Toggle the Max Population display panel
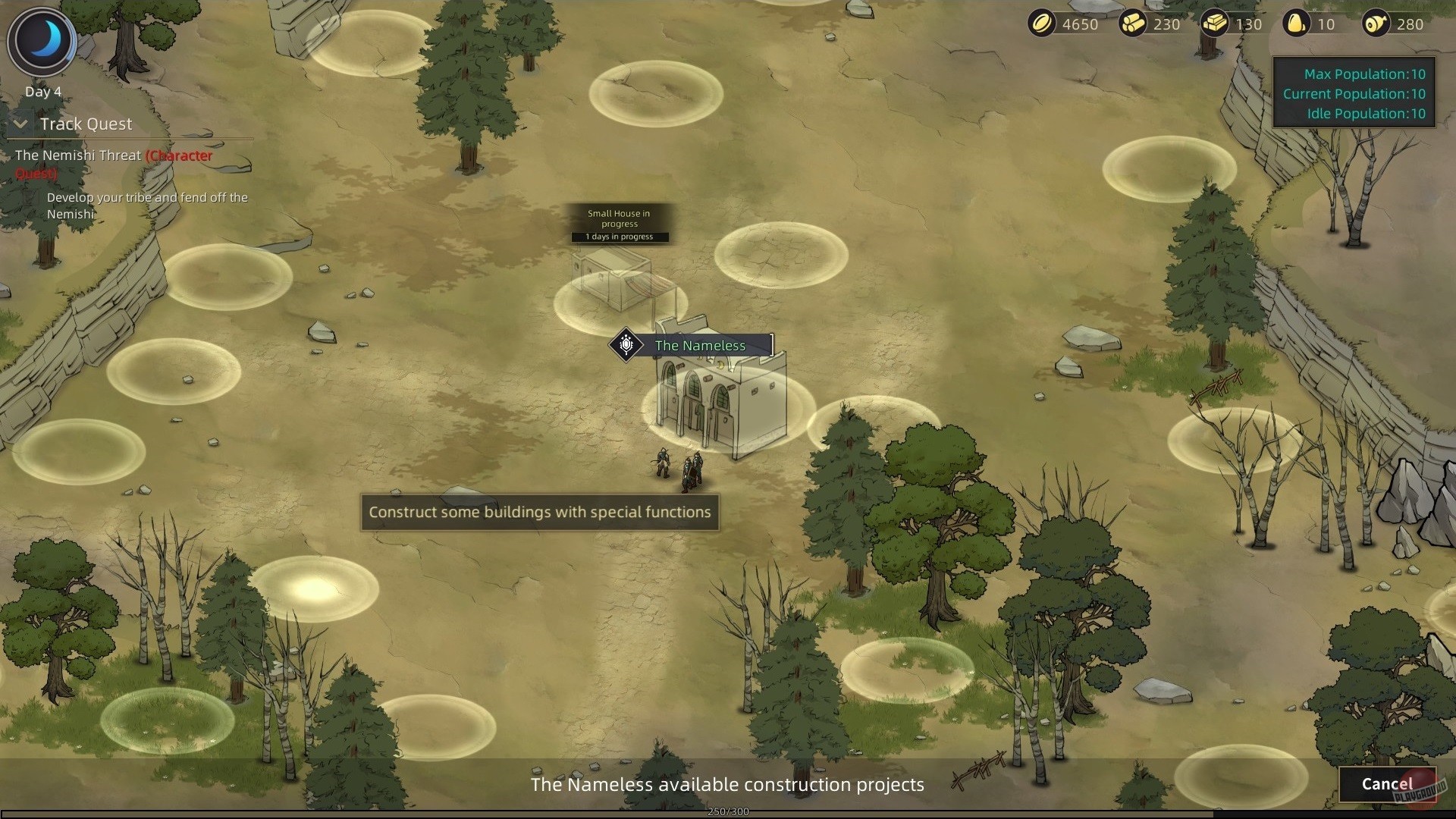 [x=1363, y=74]
